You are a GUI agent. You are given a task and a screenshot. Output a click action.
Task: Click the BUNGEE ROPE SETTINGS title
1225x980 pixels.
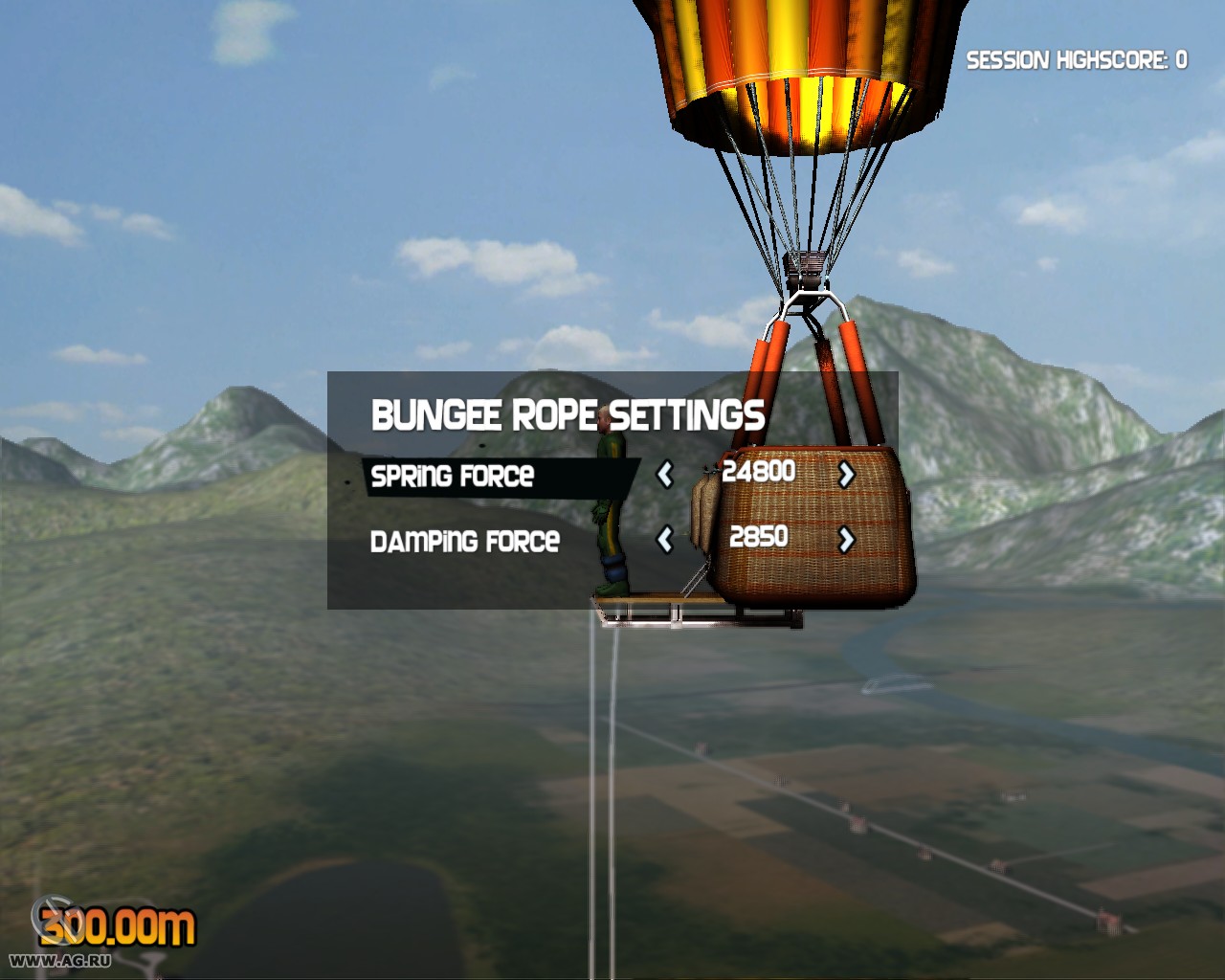point(568,415)
